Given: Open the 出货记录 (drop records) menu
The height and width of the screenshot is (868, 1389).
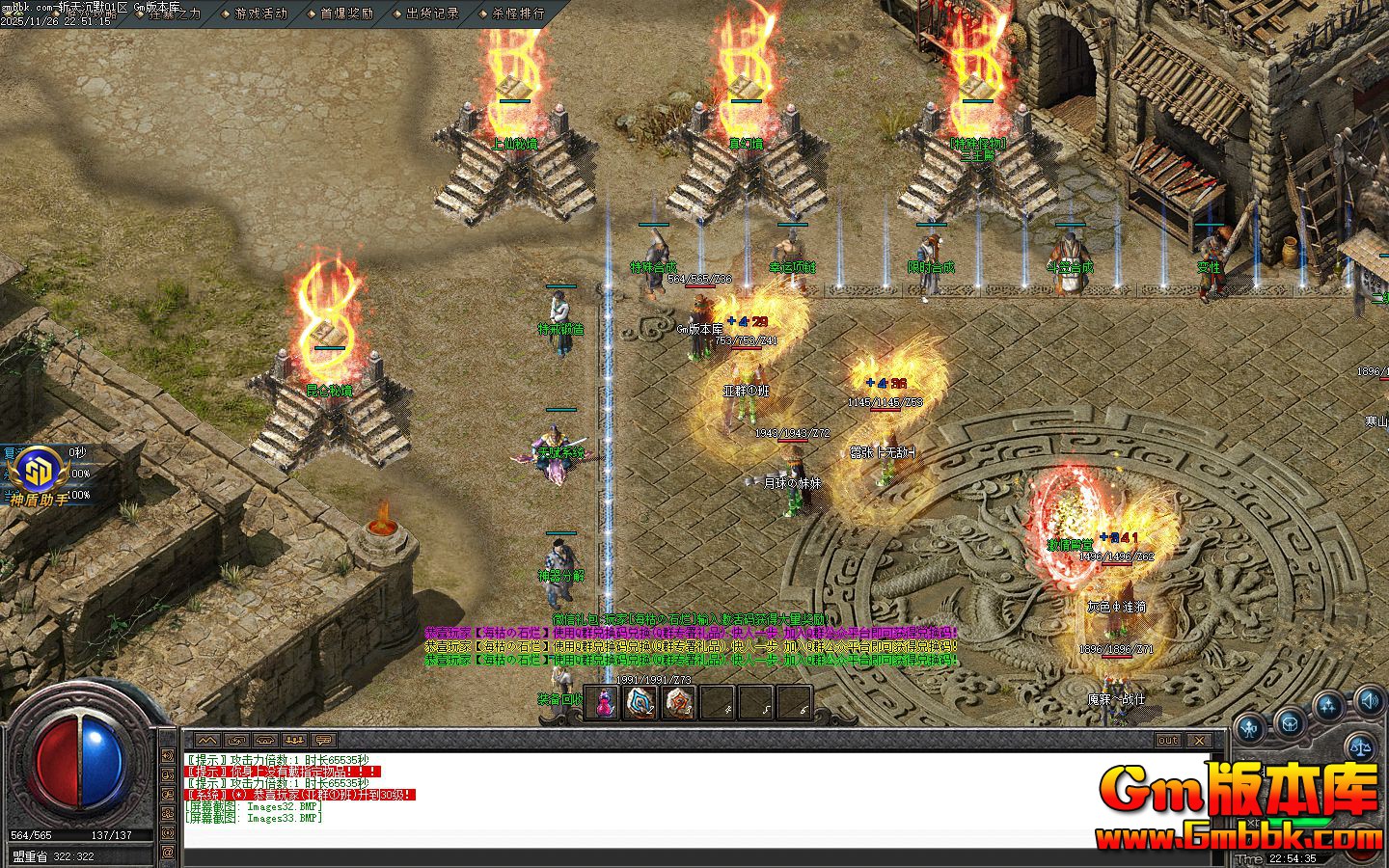Looking at the screenshot, I should (x=432, y=14).
